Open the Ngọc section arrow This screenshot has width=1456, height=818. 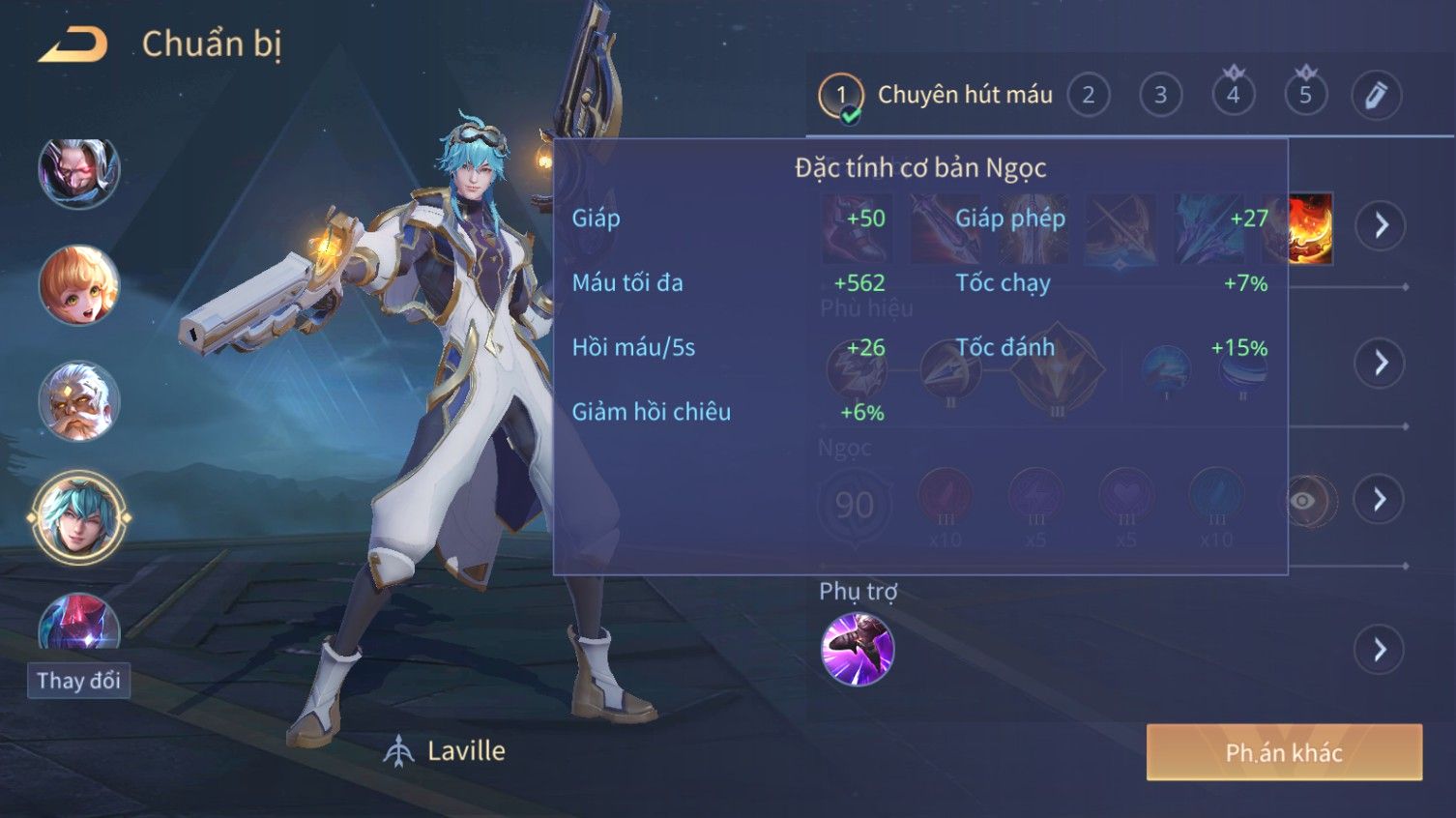pos(1380,499)
